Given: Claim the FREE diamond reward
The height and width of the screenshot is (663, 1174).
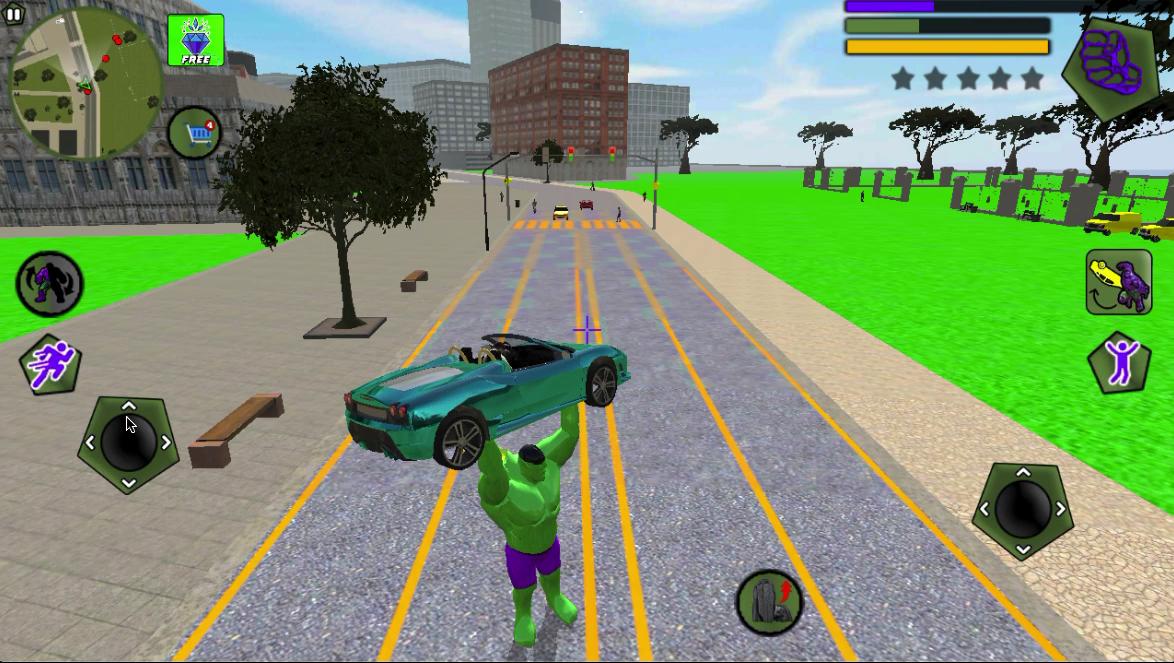Looking at the screenshot, I should (196, 42).
